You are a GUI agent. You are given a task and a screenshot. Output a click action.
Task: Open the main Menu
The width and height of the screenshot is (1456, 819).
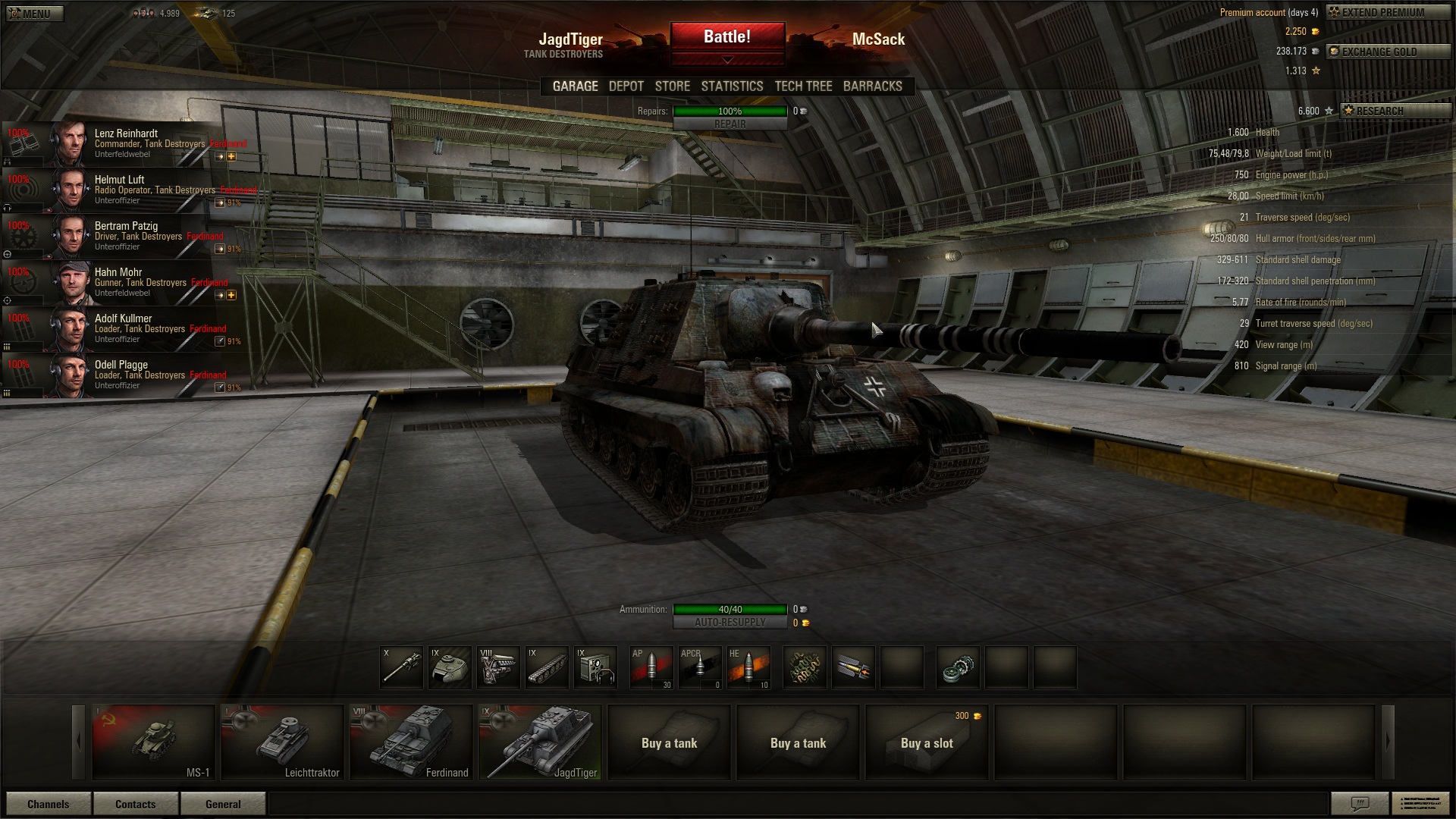click(34, 14)
